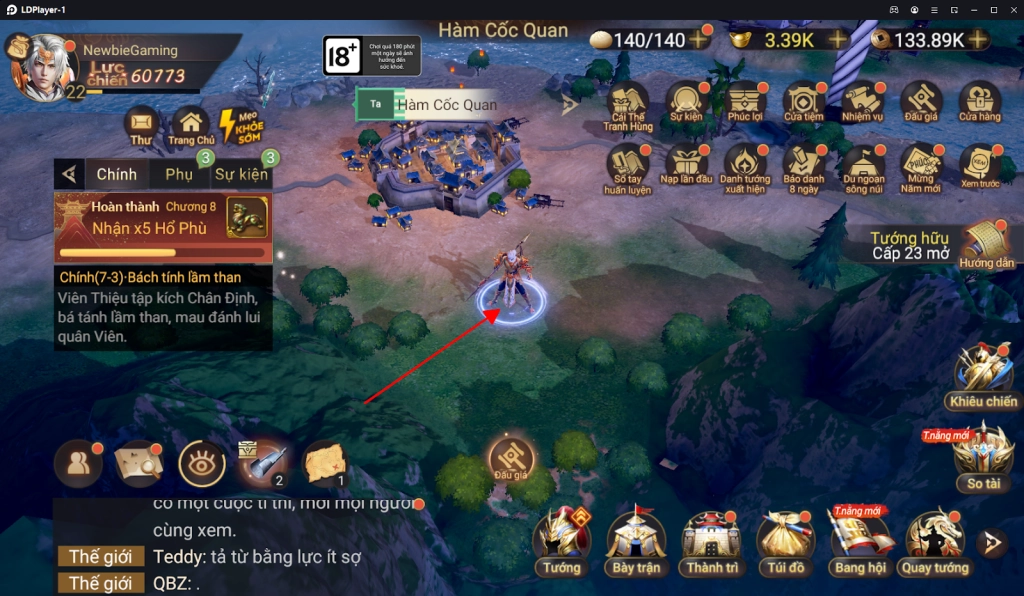Collapse the quest tracker panel arrow
This screenshot has width=1024, height=596.
[69, 174]
